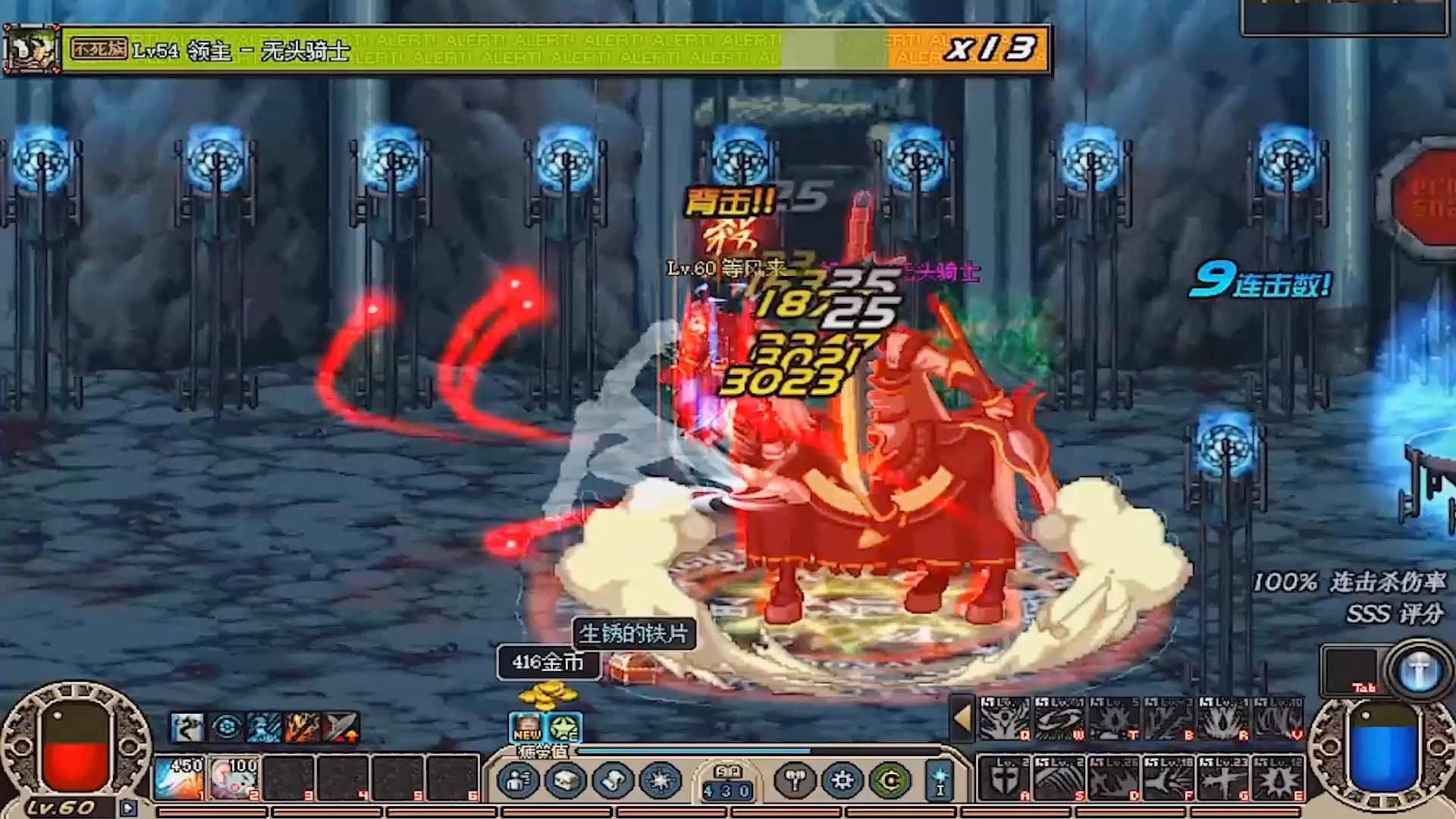Viewport: 1456px width, 819px height.
Task: Click the gear settings button
Action: (x=842, y=780)
